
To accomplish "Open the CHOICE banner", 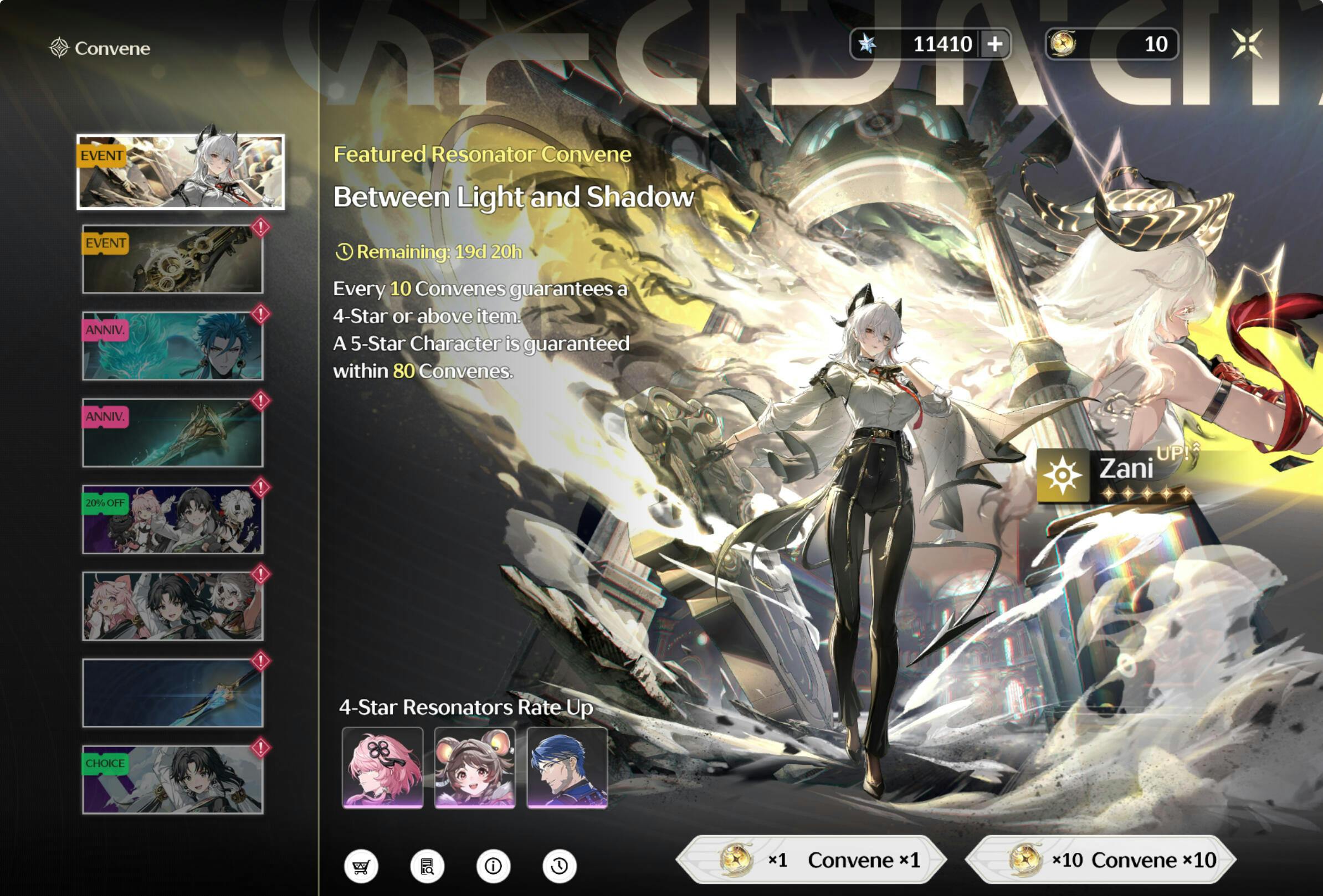I will pyautogui.click(x=172, y=779).
